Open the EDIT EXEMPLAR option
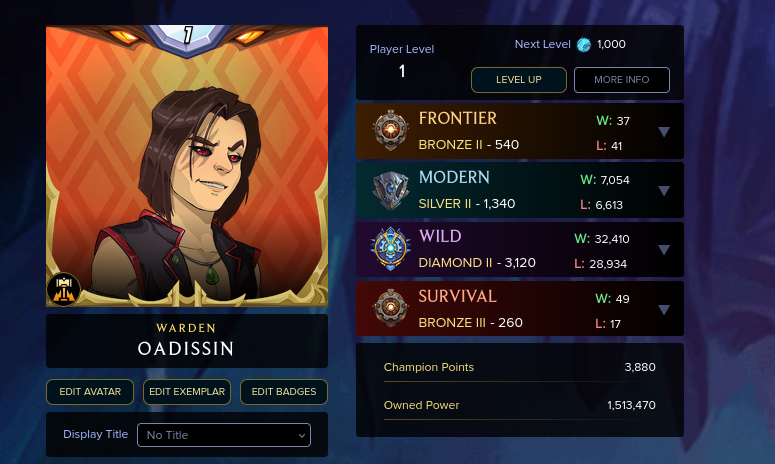 pos(187,392)
